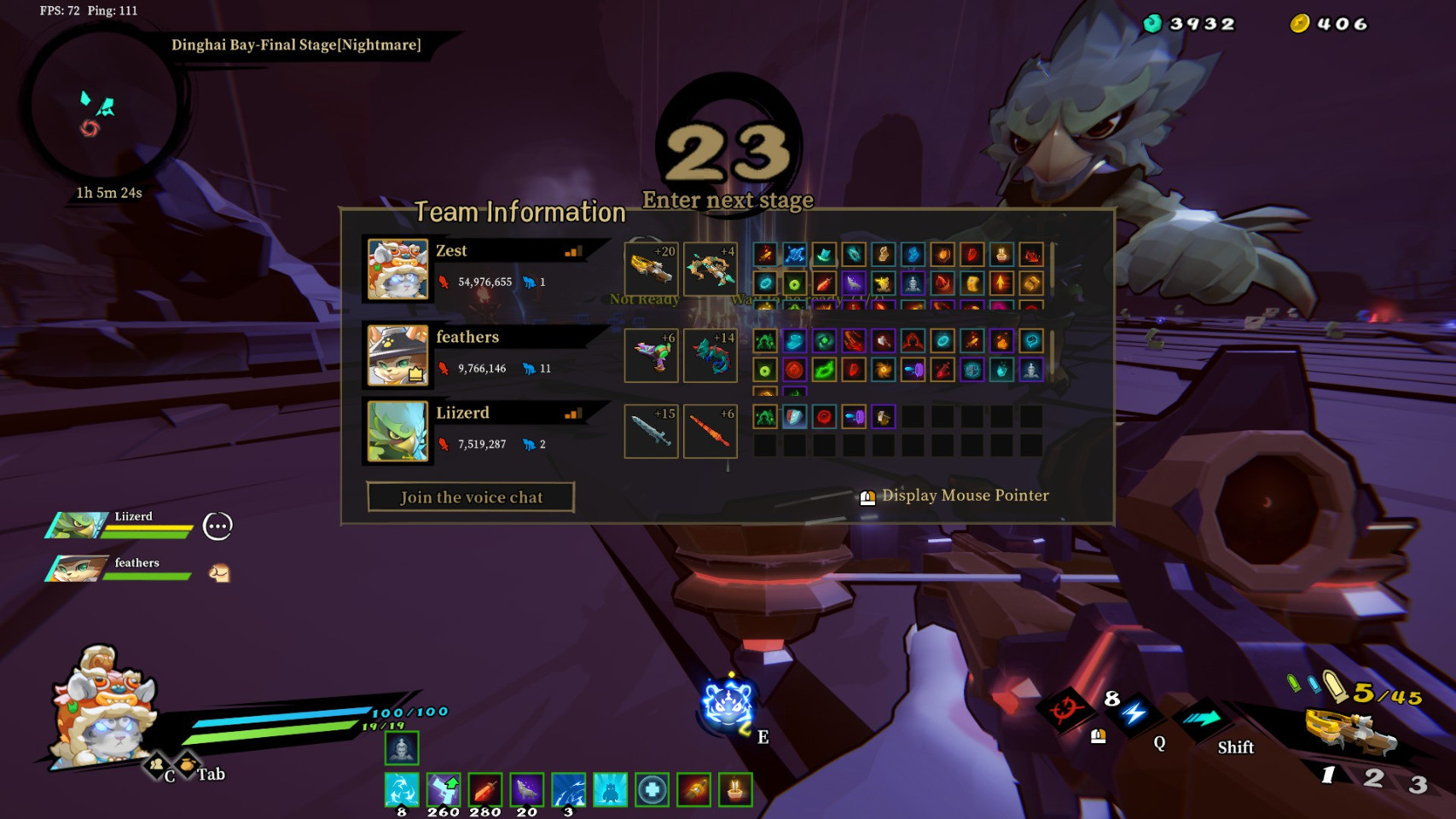This screenshot has width=1456, height=819.
Task: Select Liizerd's teammate health frame
Action: click(119, 525)
